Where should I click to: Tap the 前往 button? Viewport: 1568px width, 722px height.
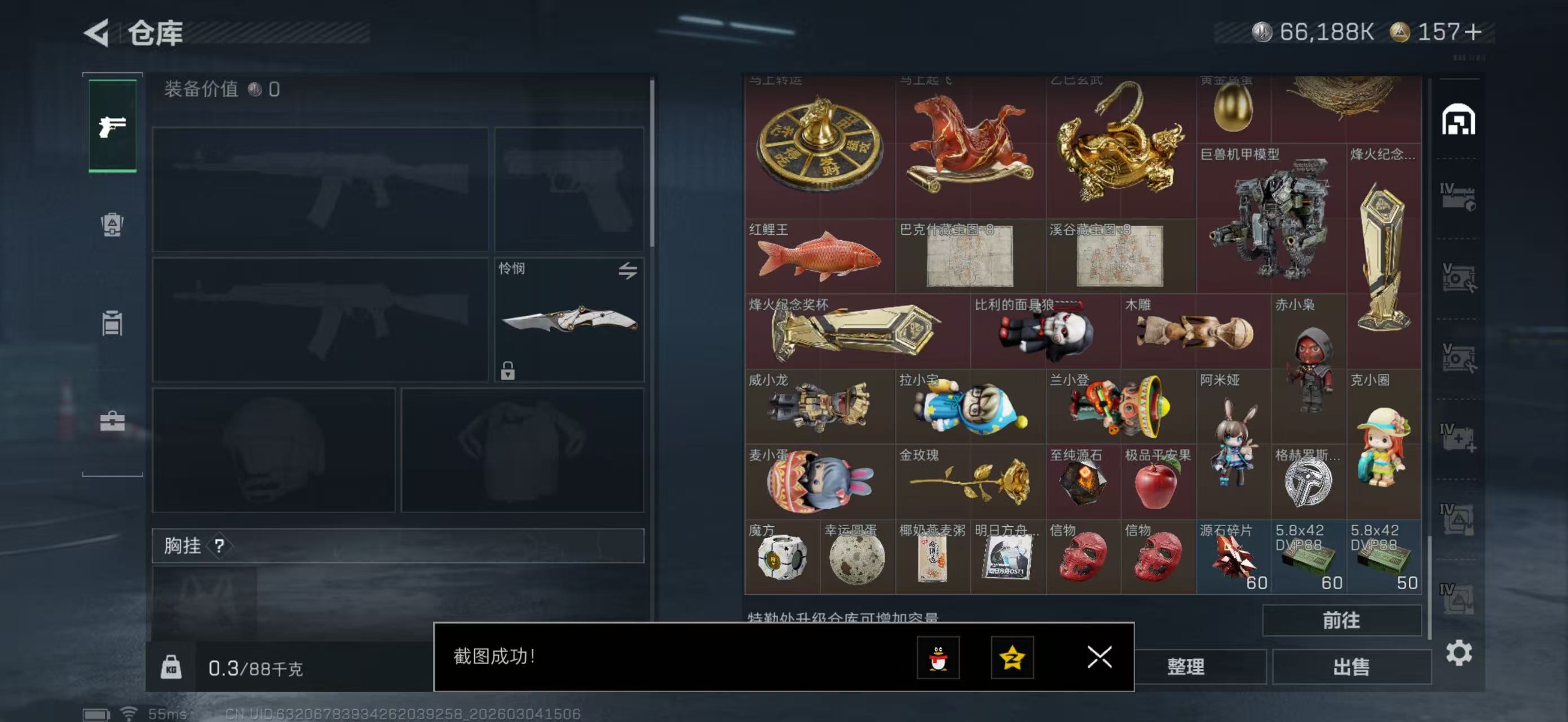pos(1341,620)
